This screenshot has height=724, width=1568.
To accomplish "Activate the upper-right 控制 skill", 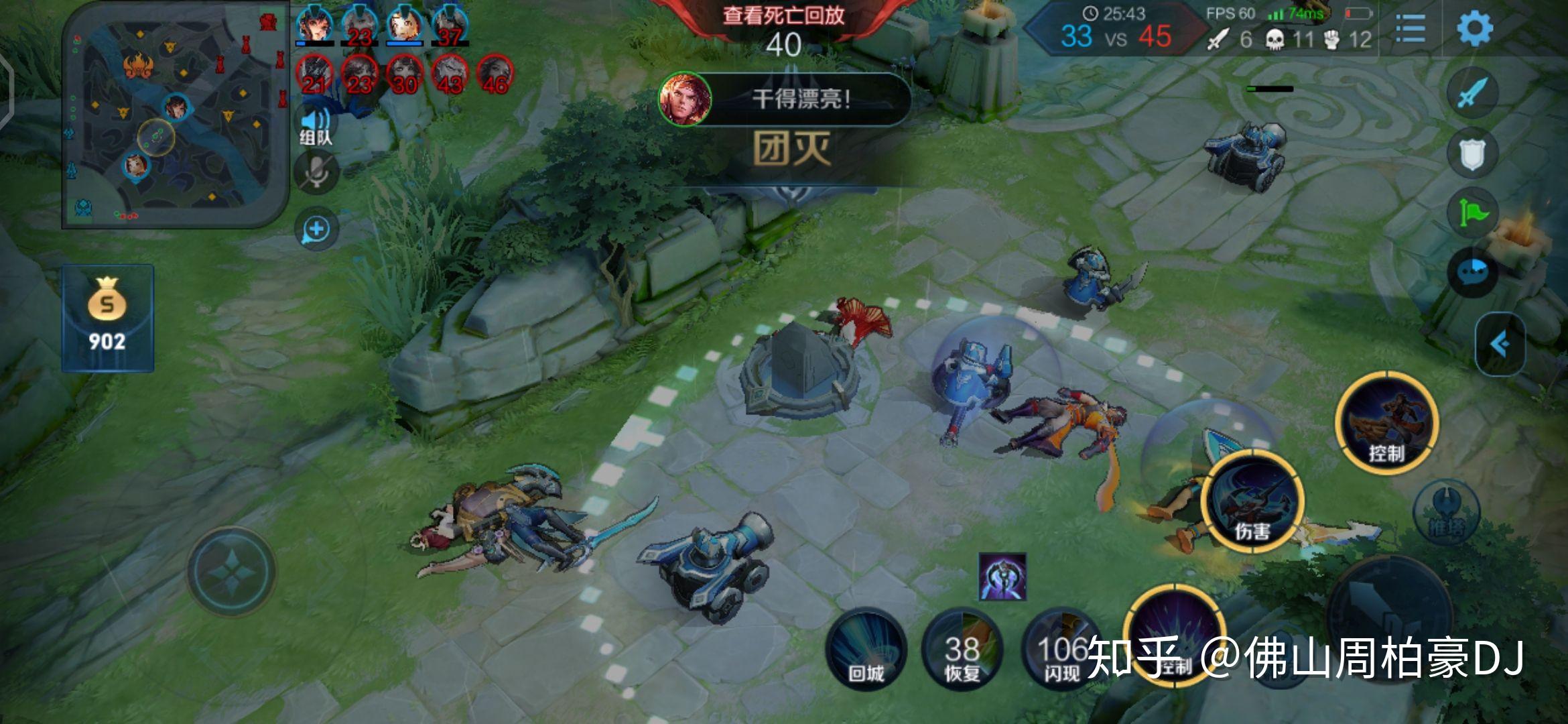I will (1386, 424).
